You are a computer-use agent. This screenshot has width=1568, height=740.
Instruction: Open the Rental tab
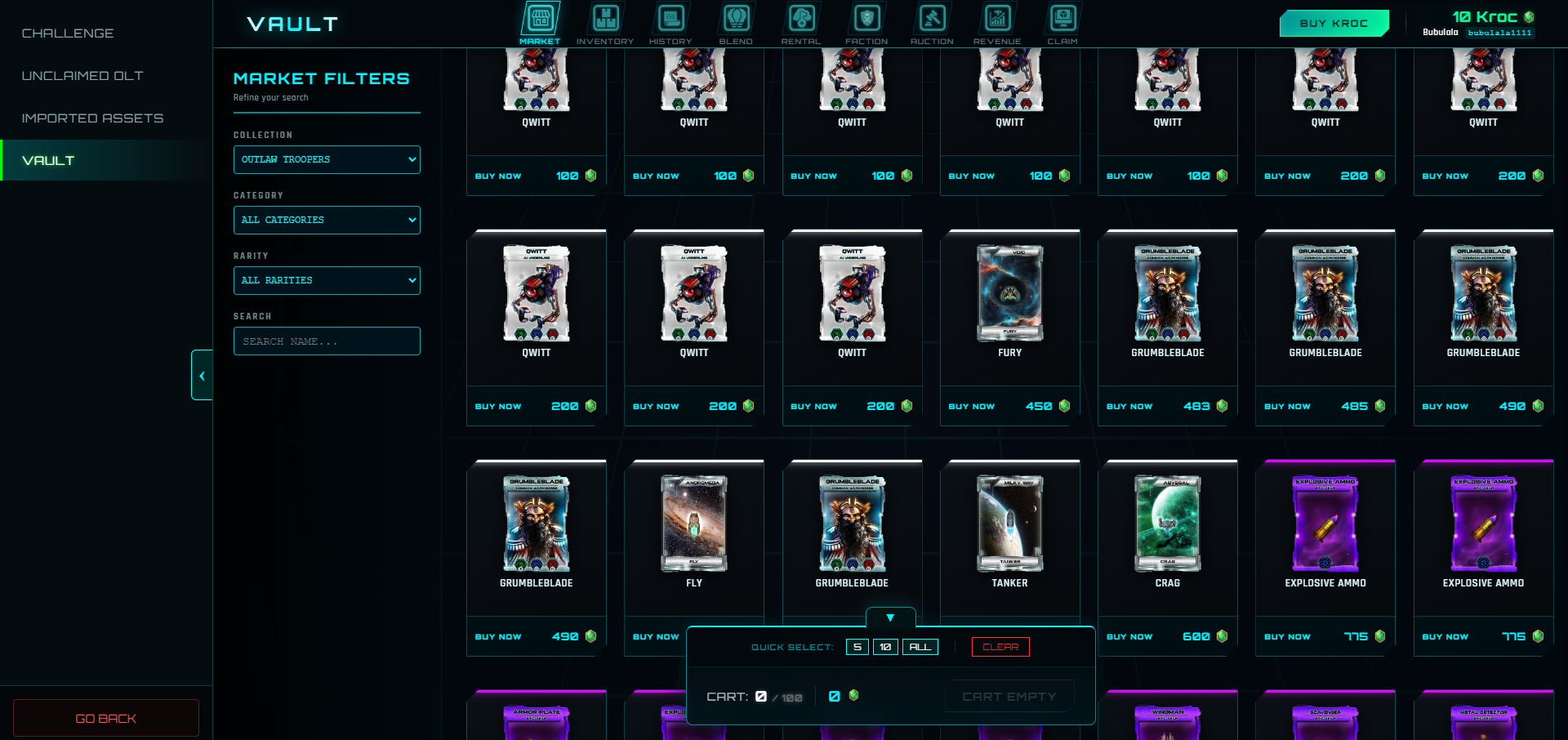click(801, 25)
